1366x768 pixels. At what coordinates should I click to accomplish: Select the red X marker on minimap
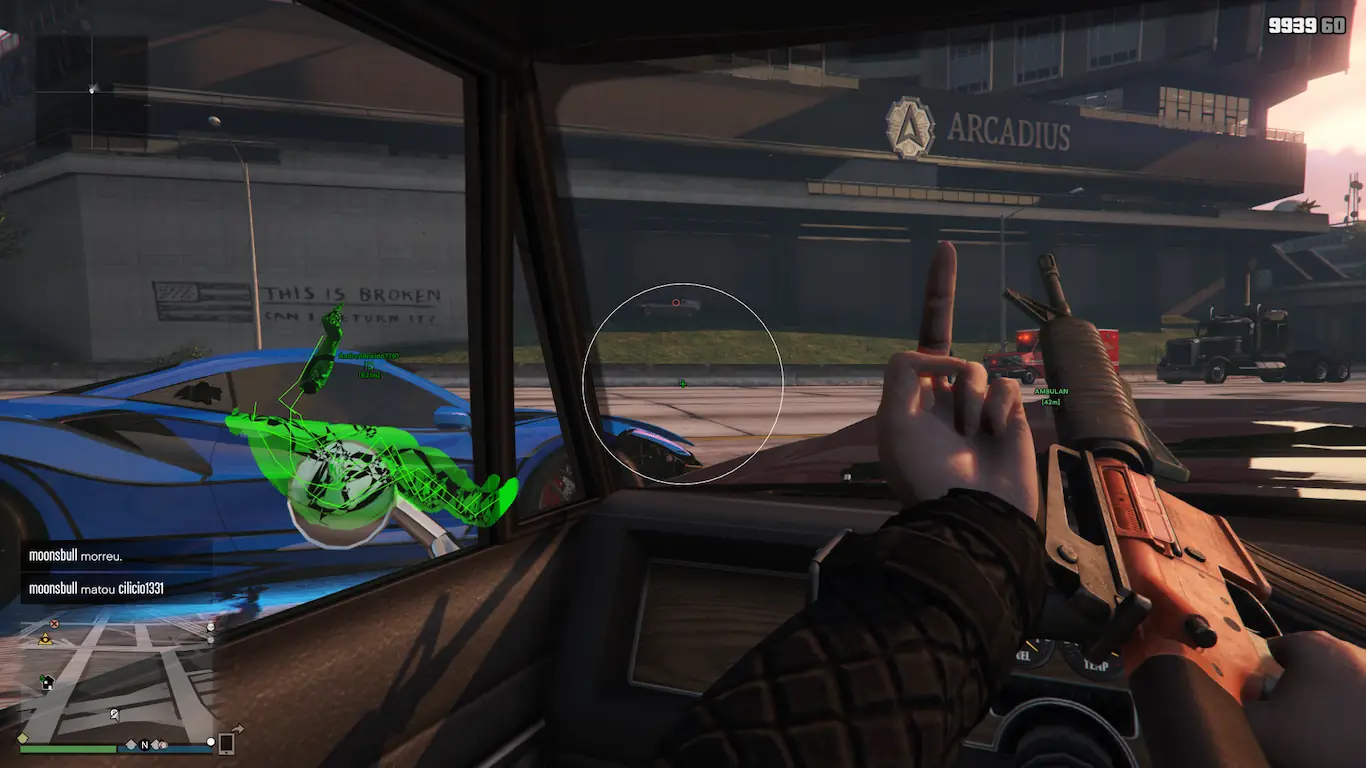55,623
